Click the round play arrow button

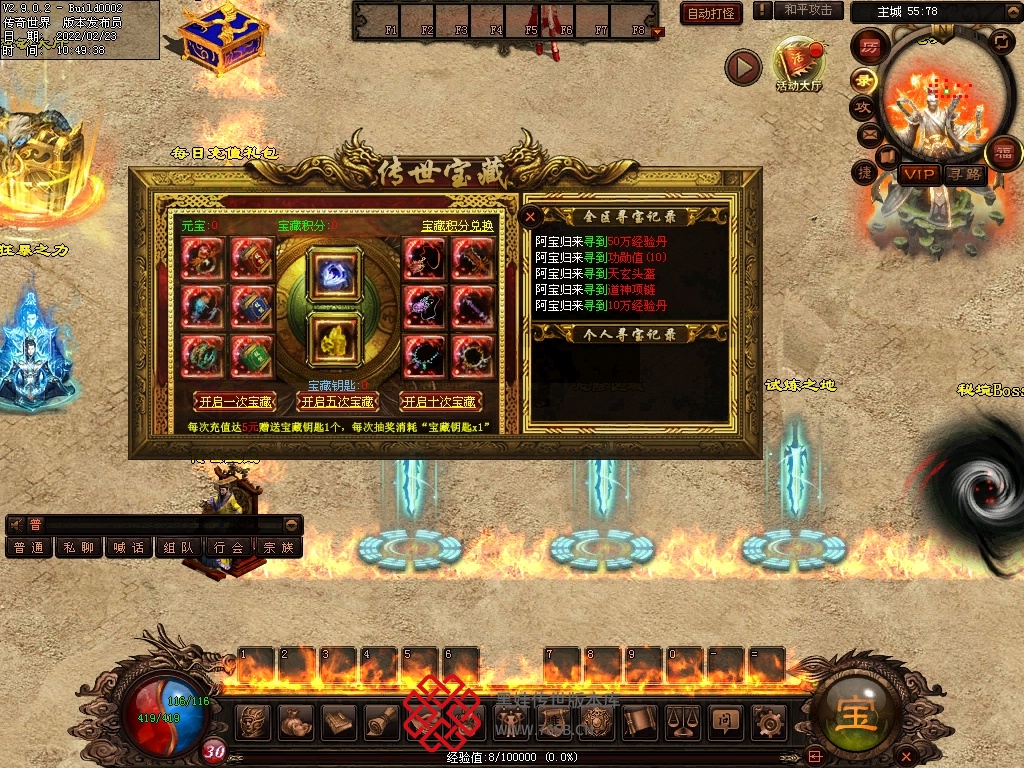[x=743, y=67]
